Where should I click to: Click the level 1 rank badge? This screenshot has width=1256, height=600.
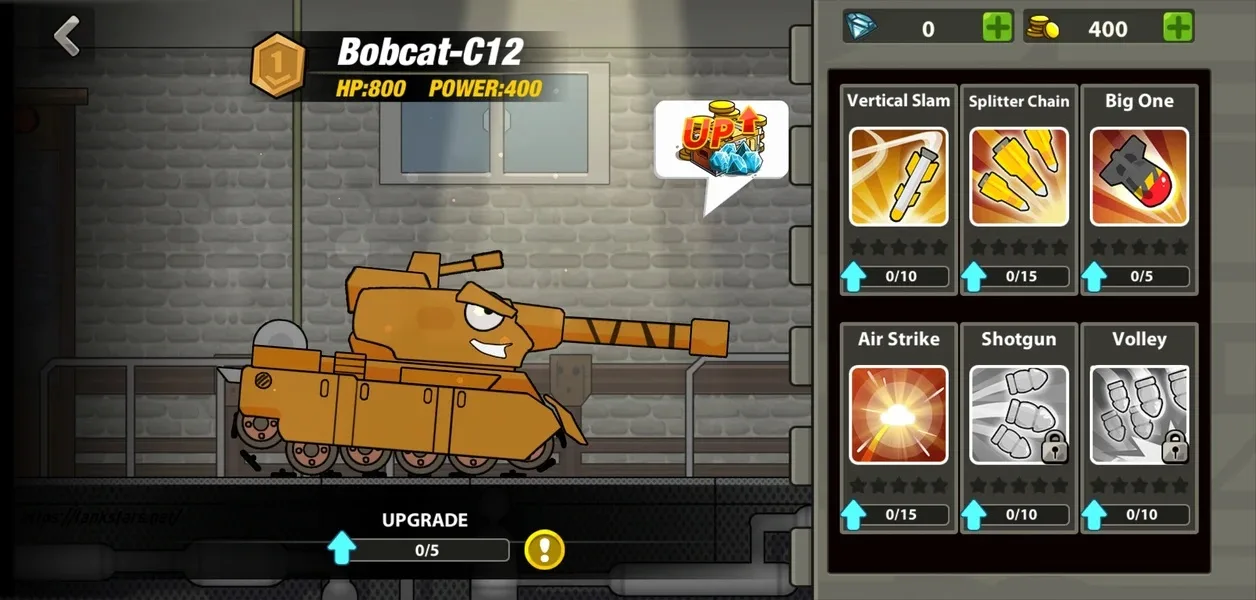pos(280,65)
